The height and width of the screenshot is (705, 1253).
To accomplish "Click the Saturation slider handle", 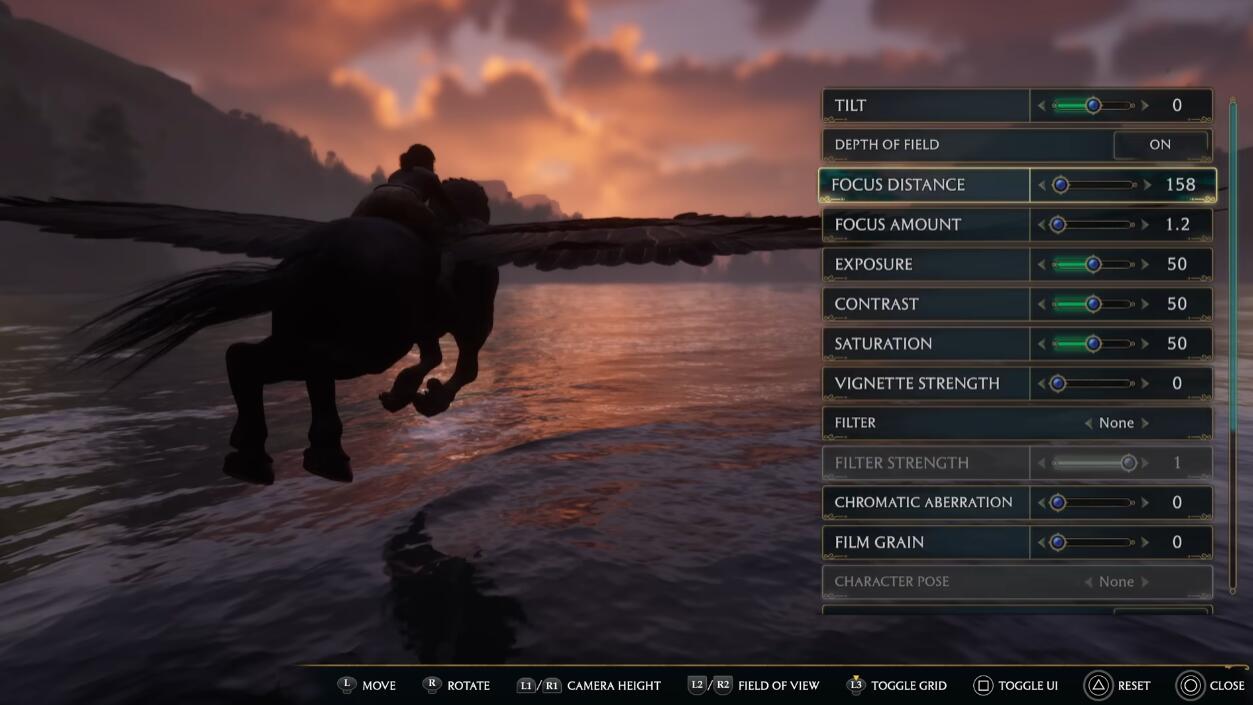I will (x=1093, y=344).
